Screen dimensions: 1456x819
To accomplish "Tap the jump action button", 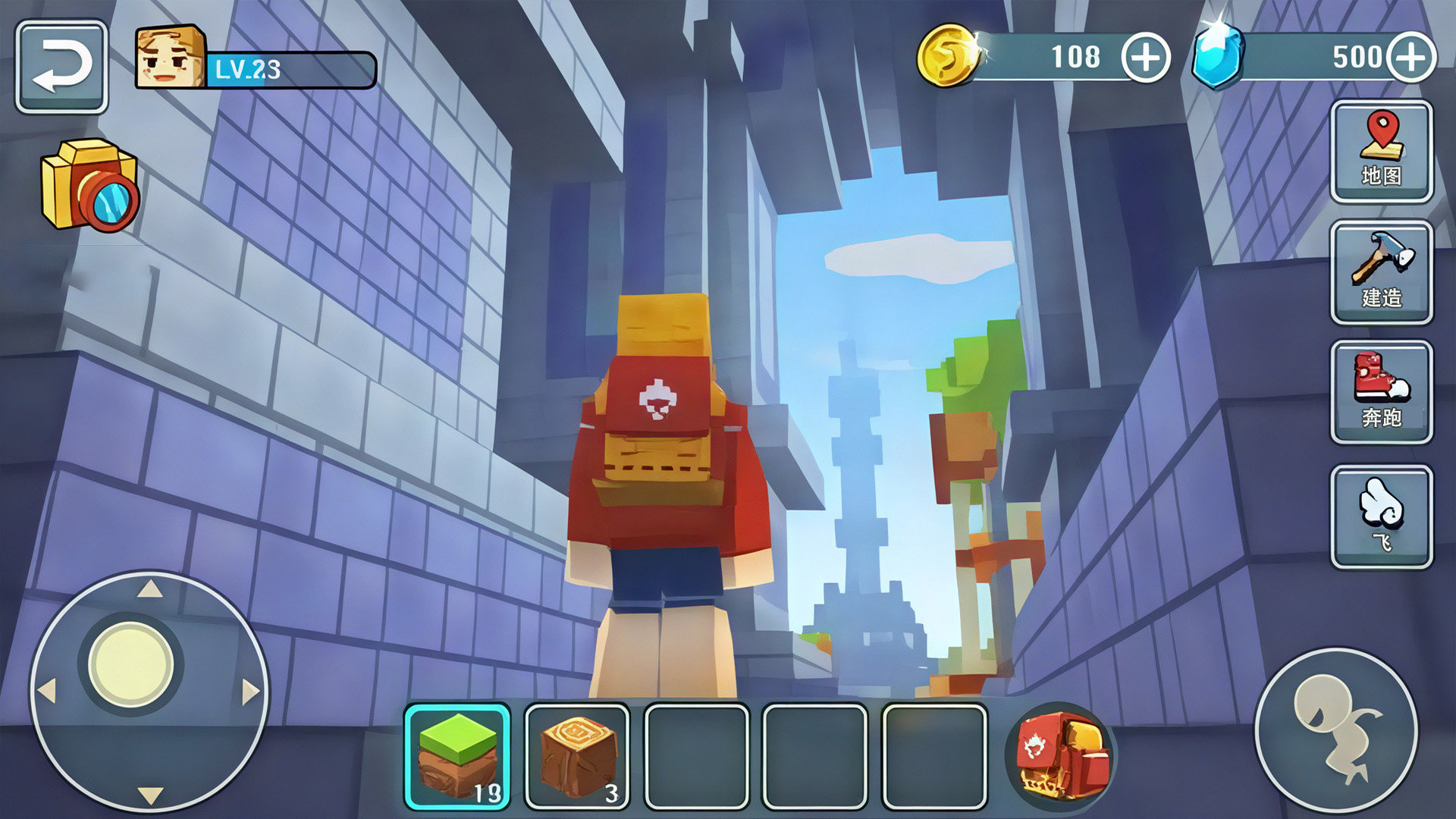I will 1336,730.
